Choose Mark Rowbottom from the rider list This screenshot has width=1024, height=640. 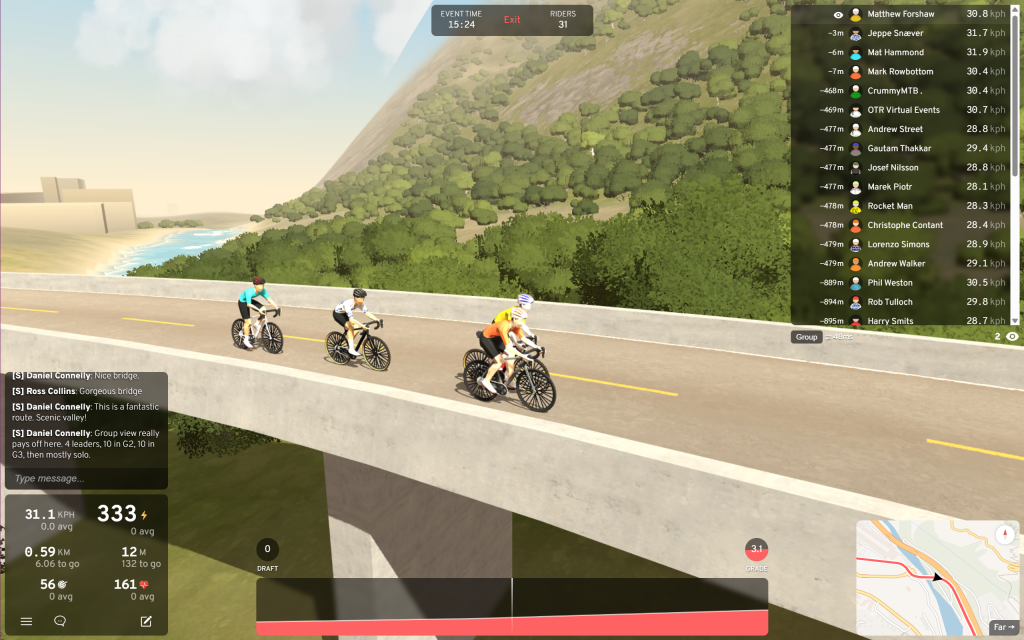(x=902, y=72)
